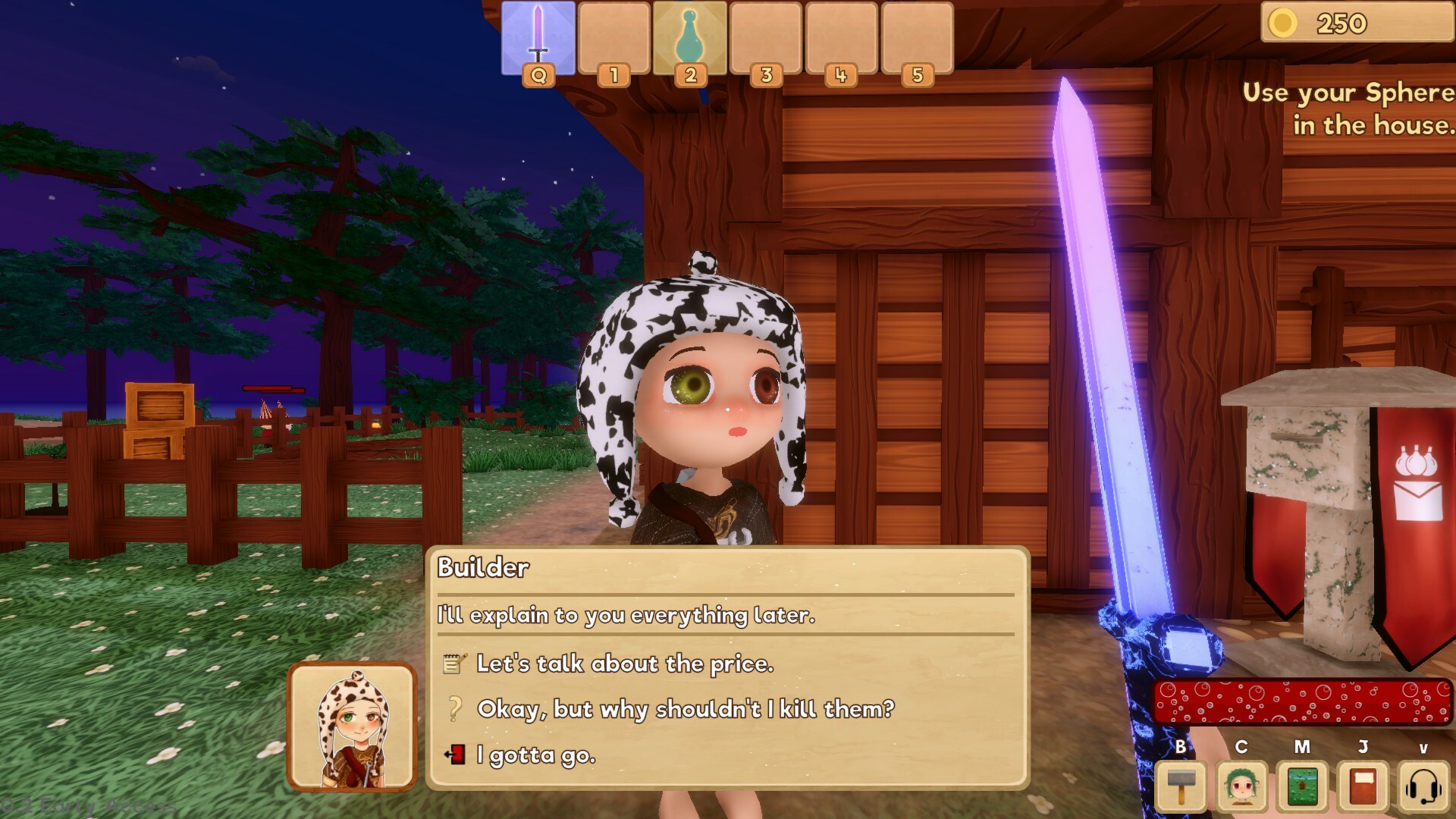Viewport: 1456px width, 819px height.
Task: Choose 'Let's talk about the price.'
Action: [624, 663]
